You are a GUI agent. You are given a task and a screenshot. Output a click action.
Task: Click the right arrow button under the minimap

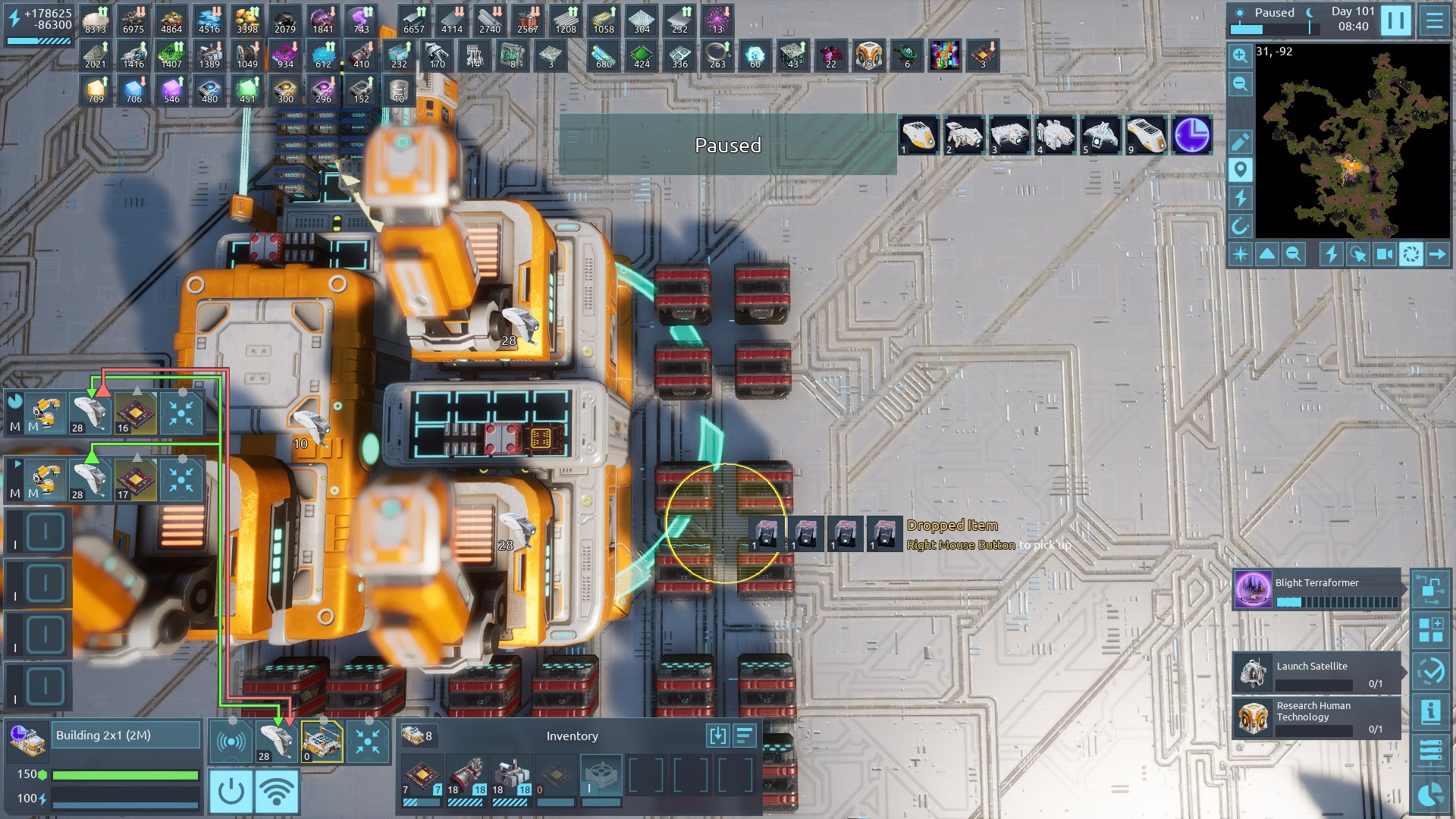[x=1437, y=254]
